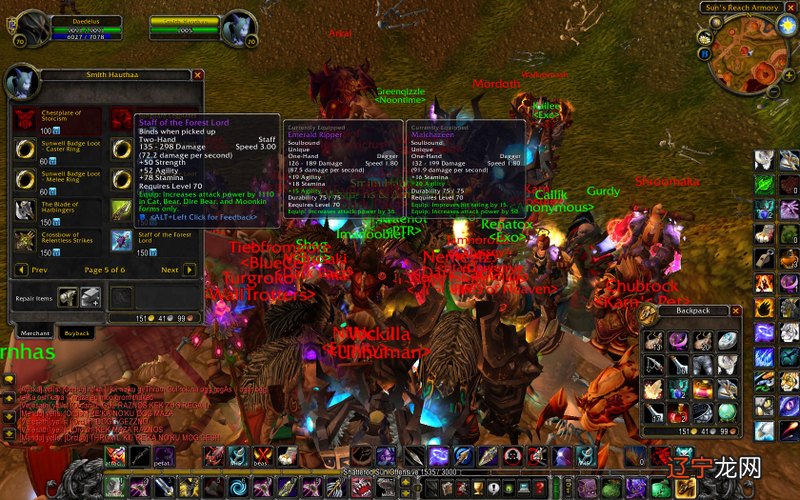Select the red potion in the Backpack
The height and width of the screenshot is (500, 800).
(x=678, y=414)
